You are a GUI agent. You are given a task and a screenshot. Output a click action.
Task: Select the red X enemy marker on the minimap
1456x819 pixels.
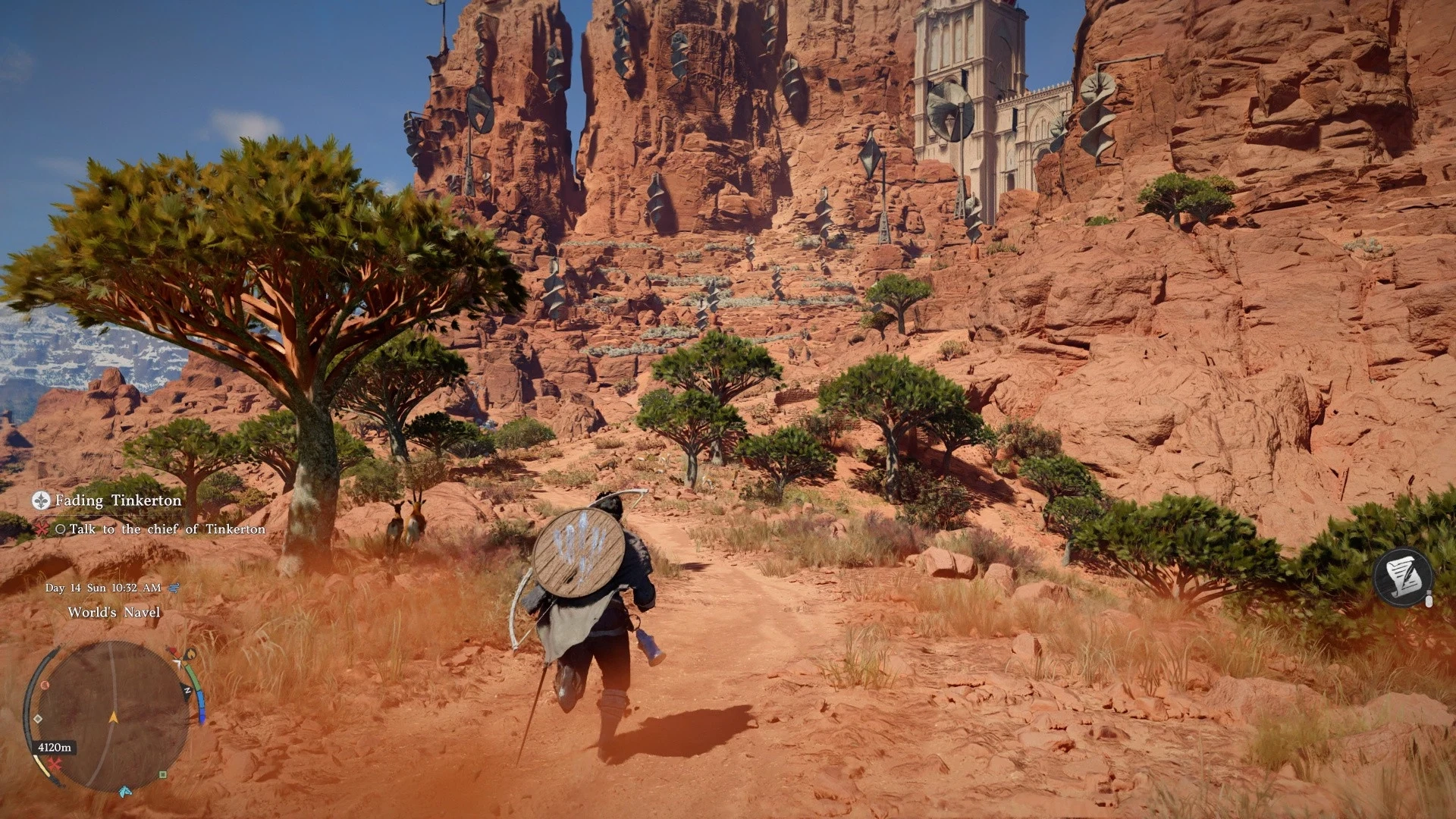tap(54, 764)
